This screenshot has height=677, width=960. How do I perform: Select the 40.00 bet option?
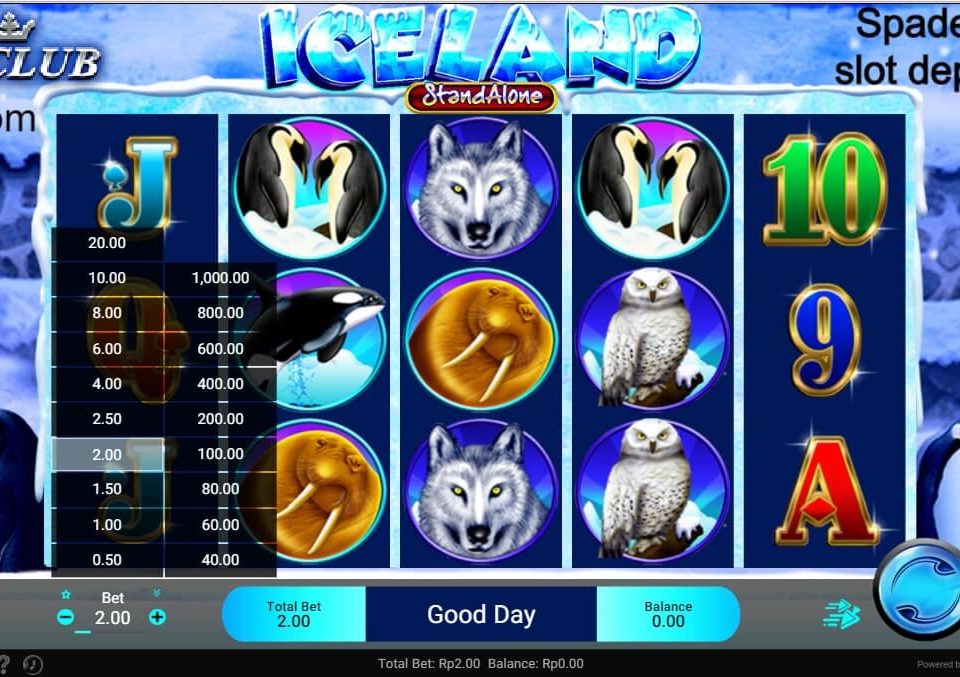tap(220, 560)
